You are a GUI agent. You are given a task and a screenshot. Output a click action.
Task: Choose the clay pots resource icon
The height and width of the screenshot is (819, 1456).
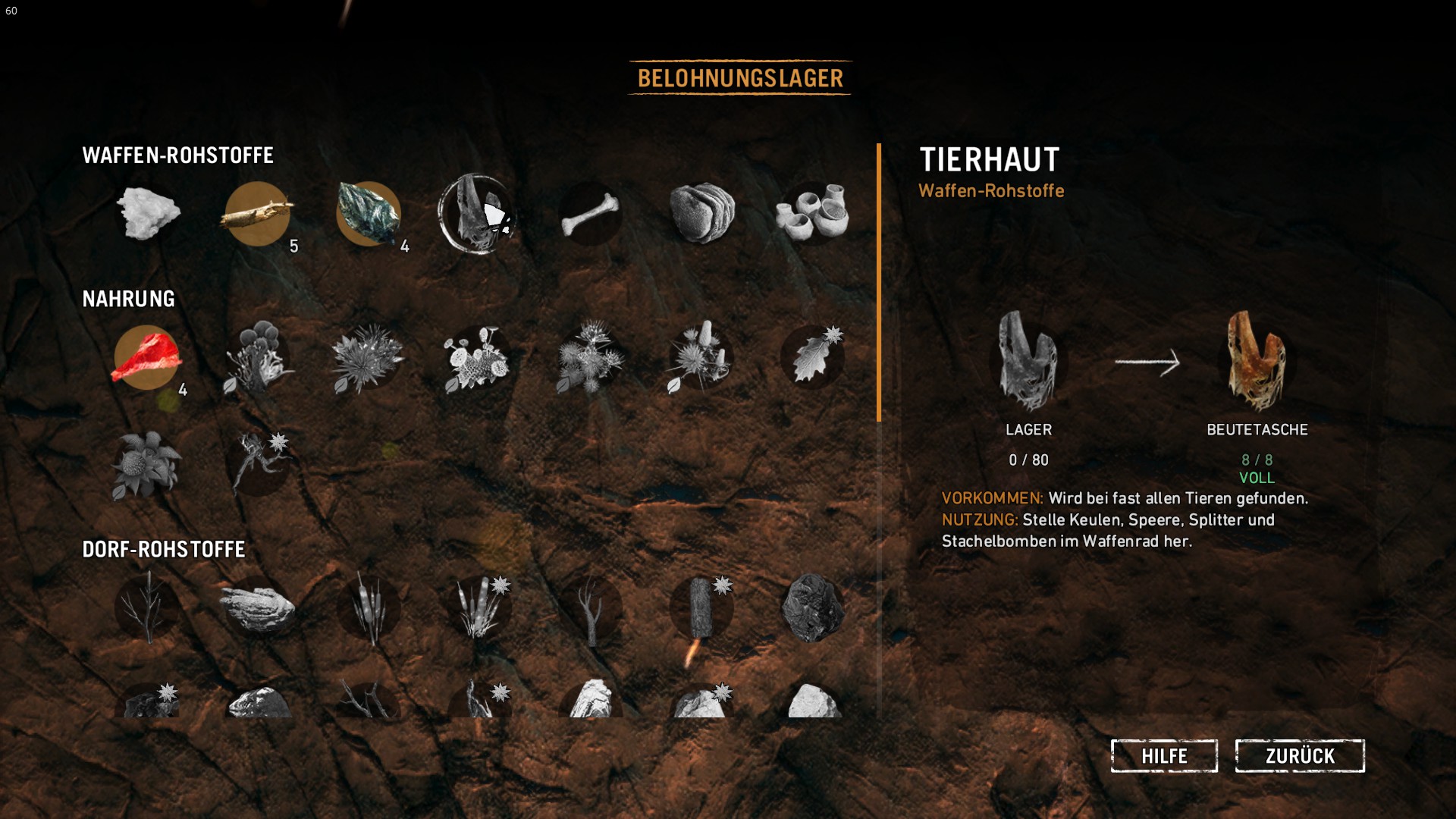[x=811, y=214]
